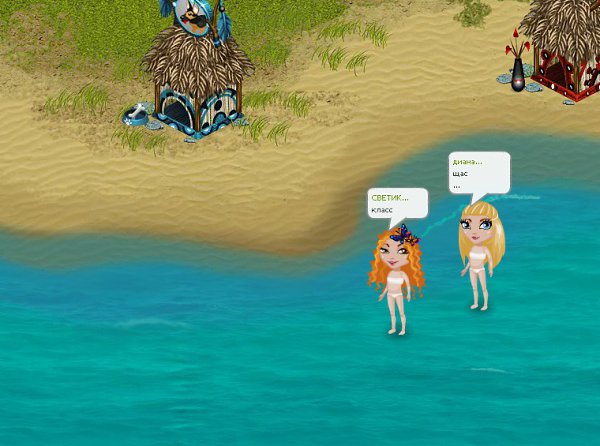
Task: Click the СВЕТИК name in the chat bubble
Action: (389, 198)
